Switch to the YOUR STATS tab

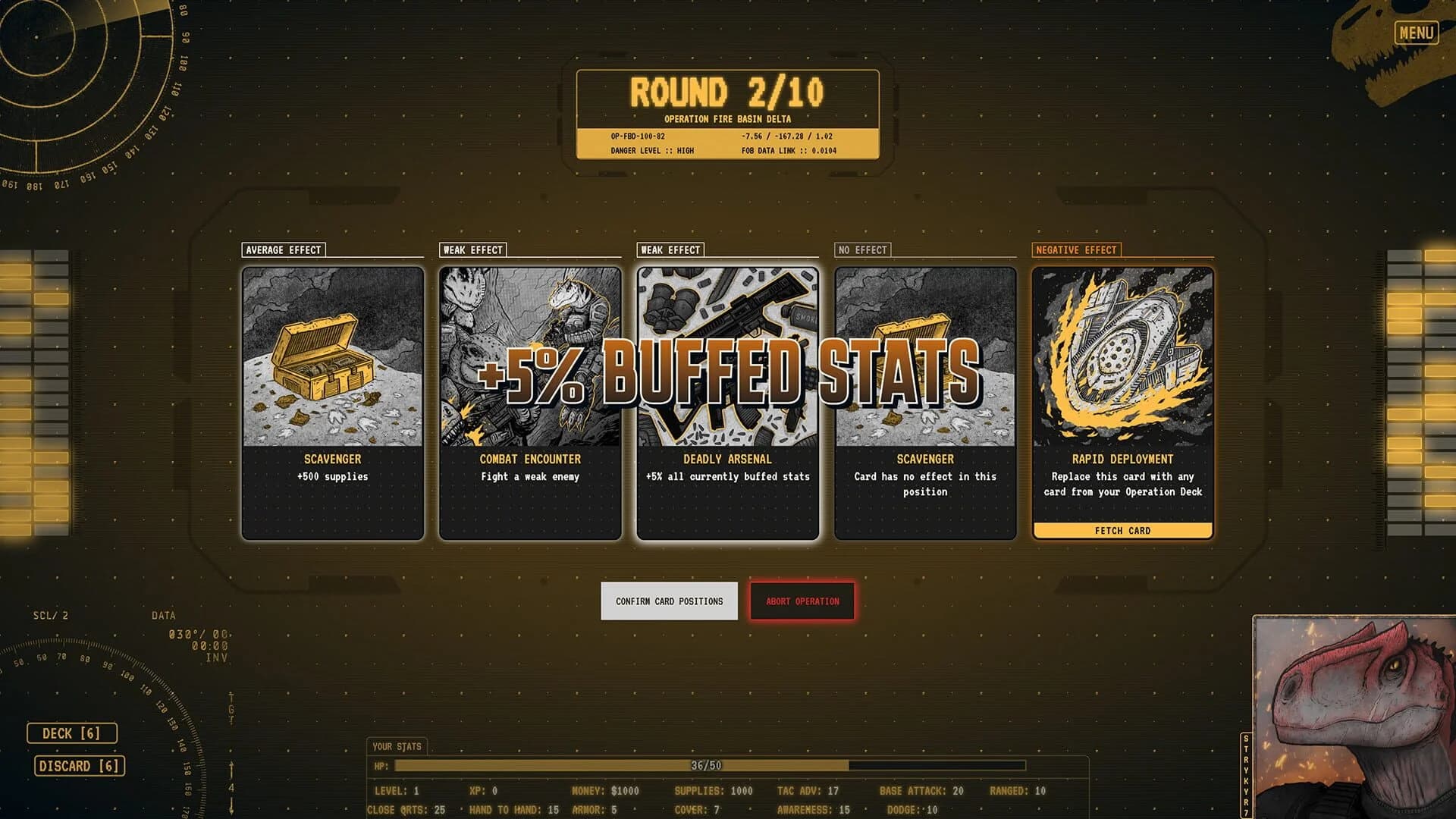396,746
